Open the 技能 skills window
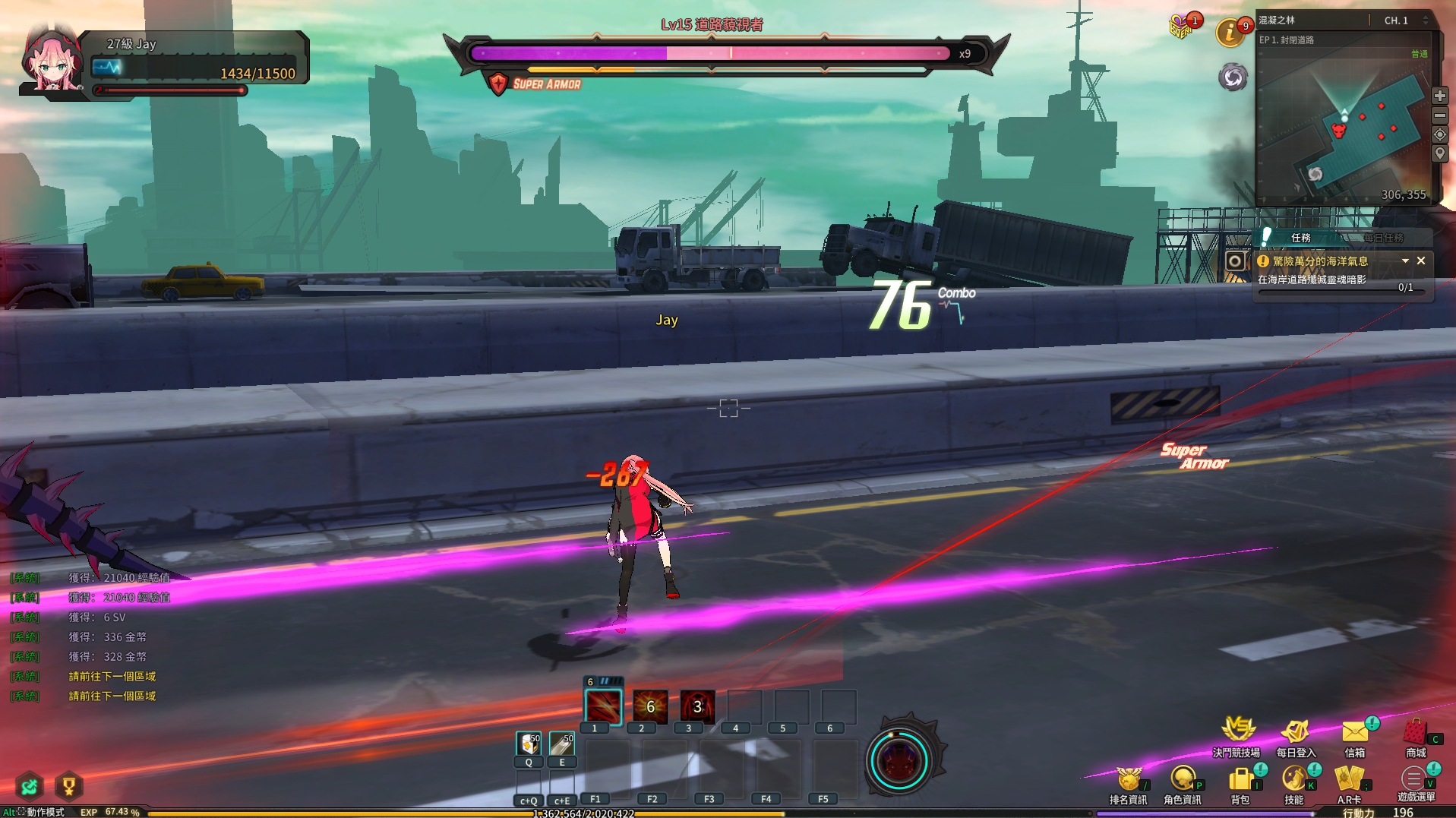This screenshot has height=818, width=1456. tap(1294, 779)
